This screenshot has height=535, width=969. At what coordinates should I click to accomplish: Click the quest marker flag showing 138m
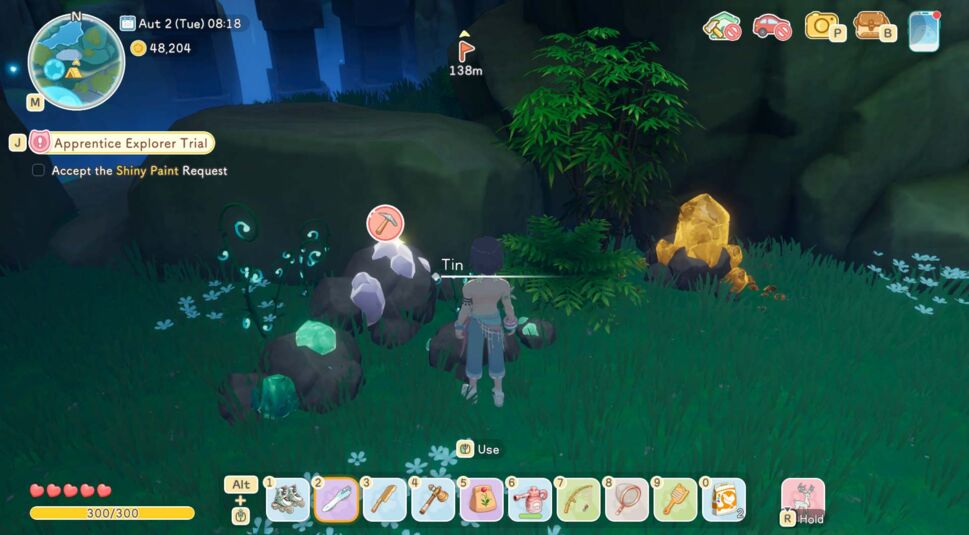(465, 48)
